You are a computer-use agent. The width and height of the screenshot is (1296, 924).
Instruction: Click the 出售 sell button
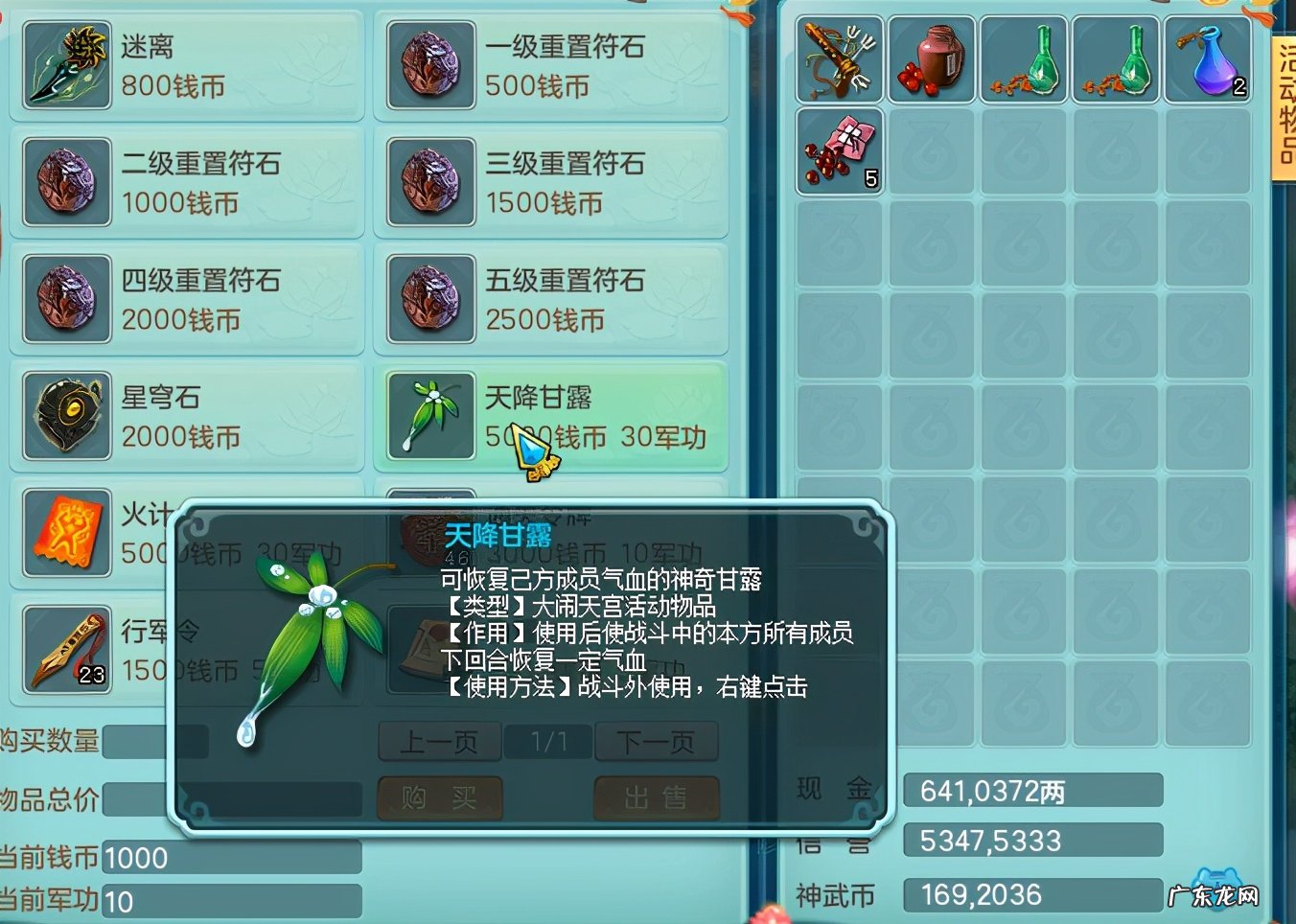tap(657, 799)
